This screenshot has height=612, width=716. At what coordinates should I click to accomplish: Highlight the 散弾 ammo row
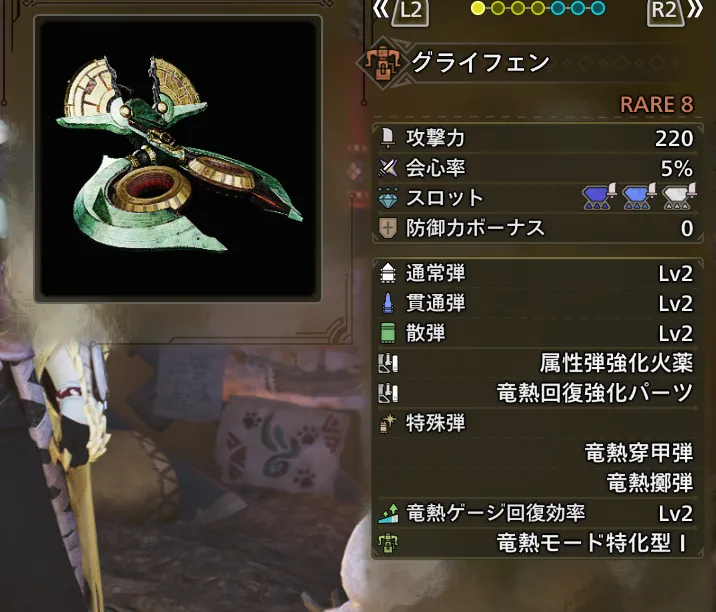coord(535,333)
